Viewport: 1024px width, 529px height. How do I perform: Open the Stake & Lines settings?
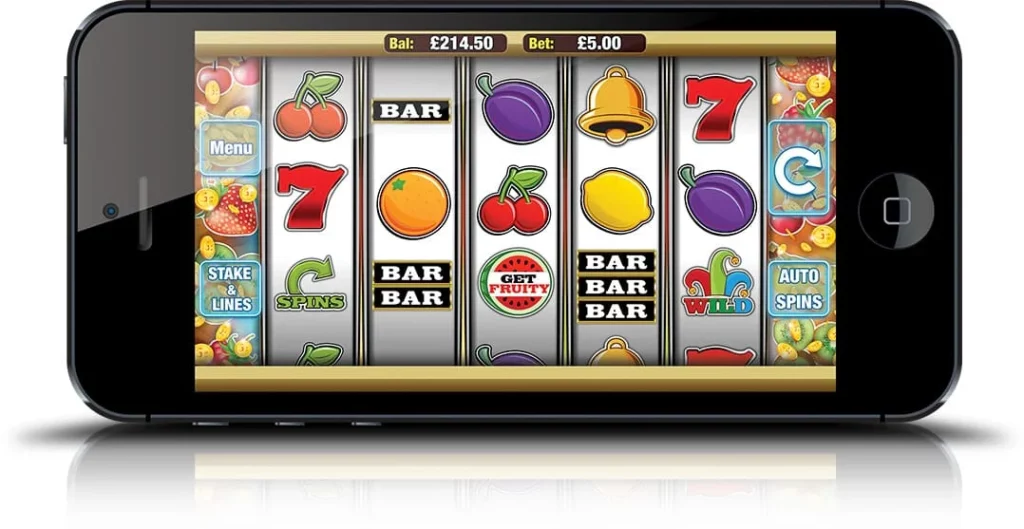(x=230, y=288)
